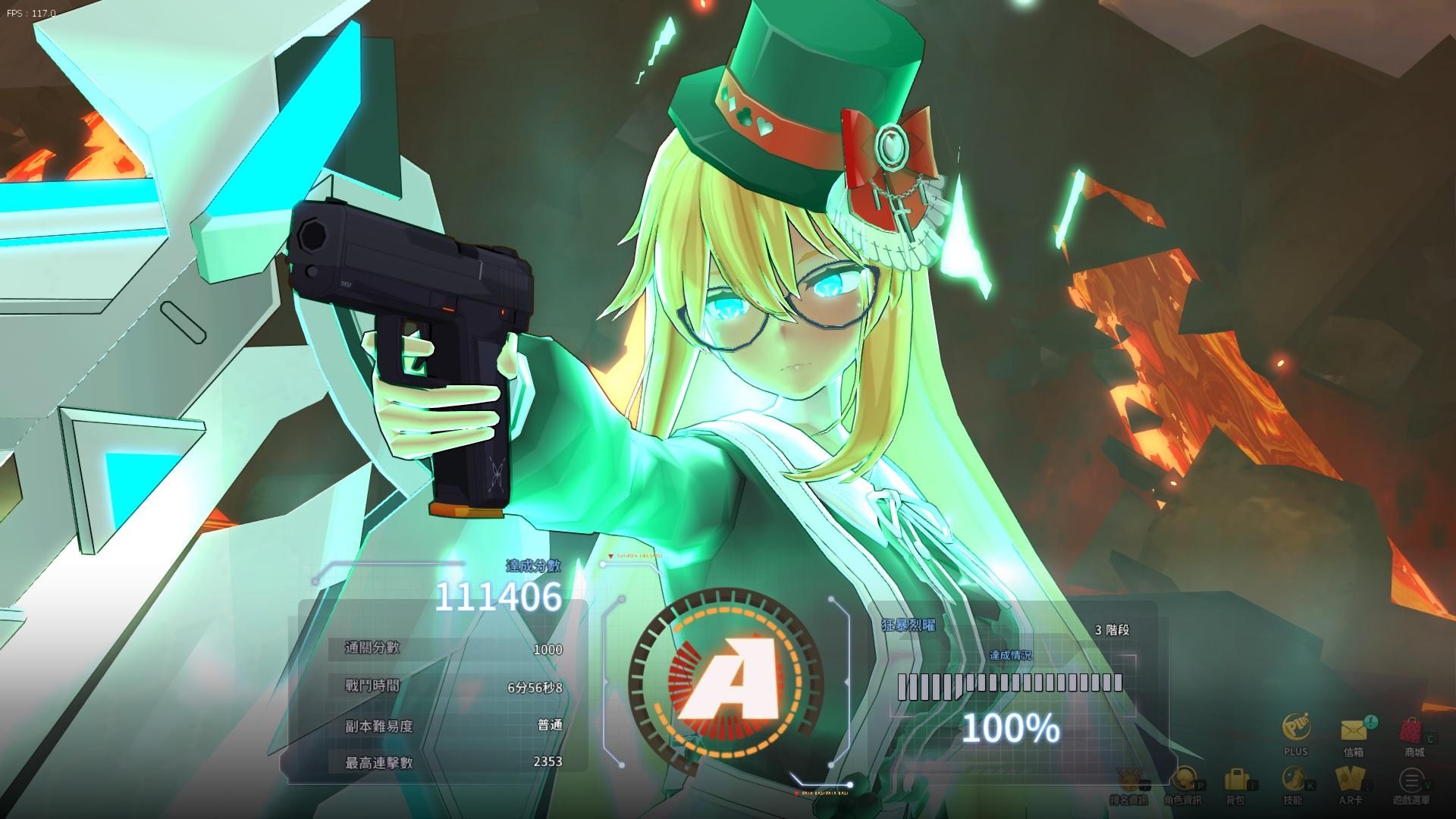Image resolution: width=1456 pixels, height=819 pixels.
Task: Open the backpack (背包) inventory
Action: 1236,779
